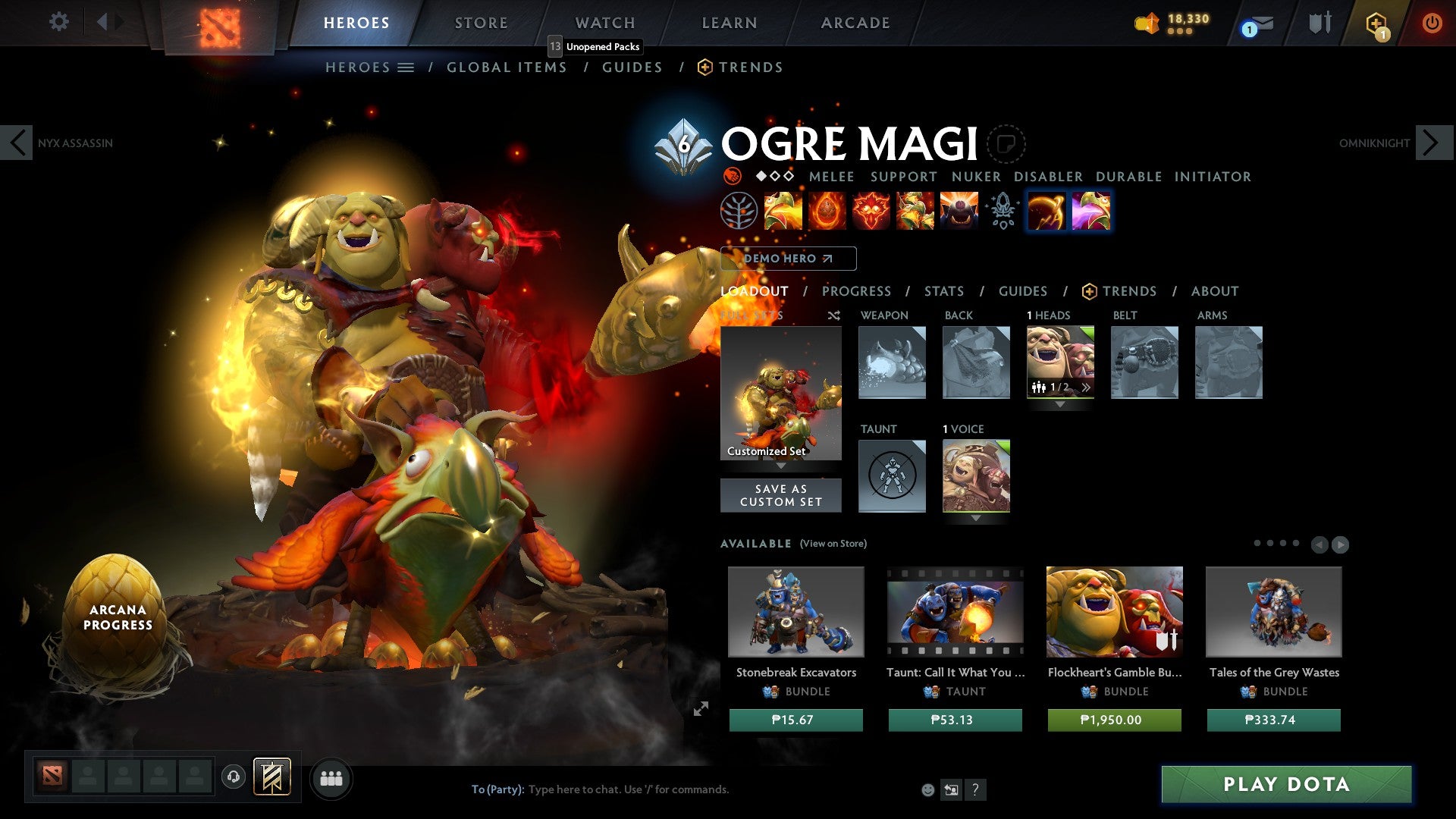Image resolution: width=1456 pixels, height=819 pixels.
Task: Click the DEMO HERO button
Action: click(x=787, y=259)
